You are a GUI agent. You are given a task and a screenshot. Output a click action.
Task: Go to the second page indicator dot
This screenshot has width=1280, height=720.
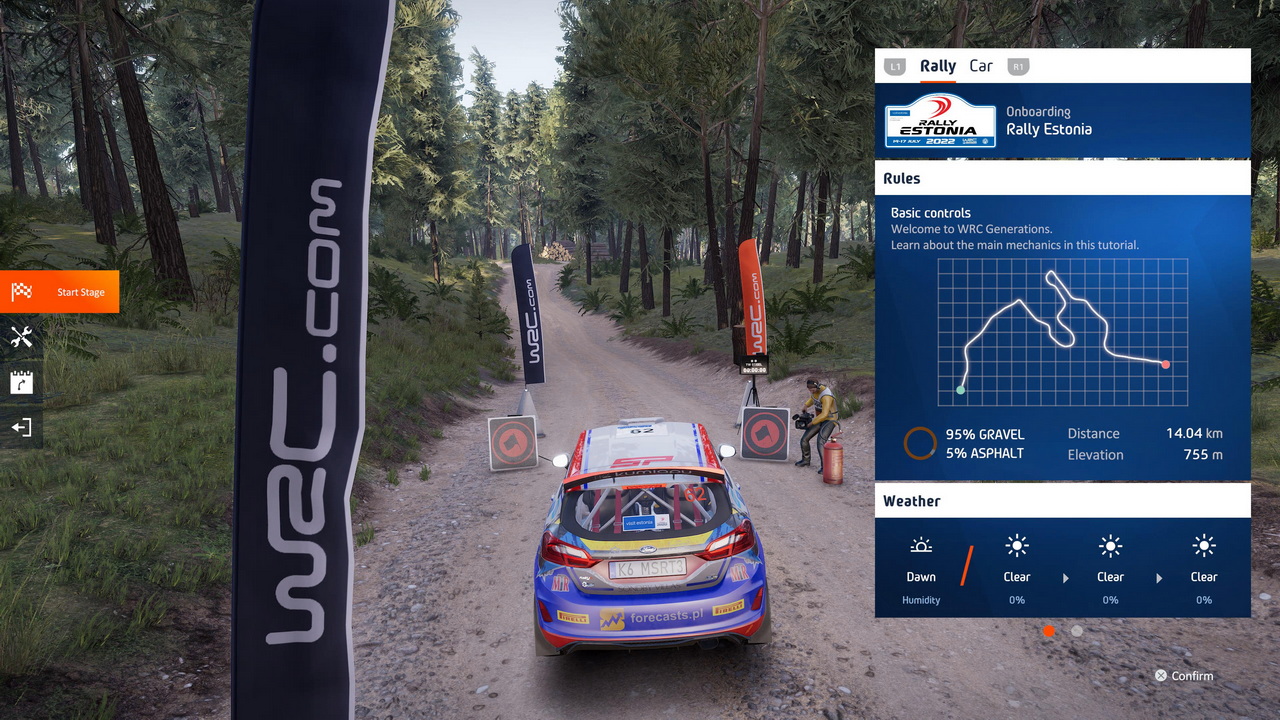click(1076, 631)
